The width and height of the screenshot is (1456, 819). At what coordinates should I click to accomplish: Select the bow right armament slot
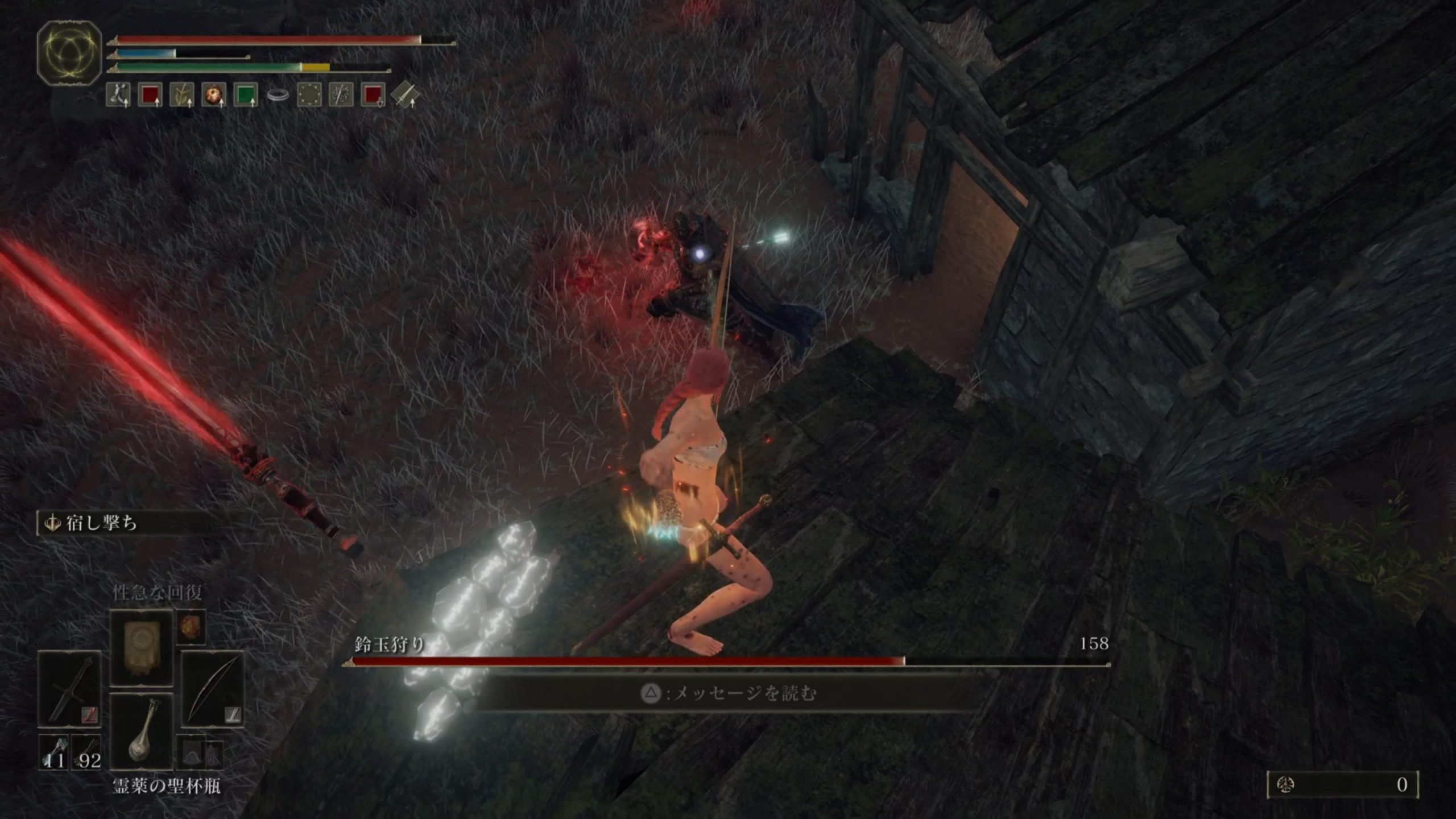212,689
